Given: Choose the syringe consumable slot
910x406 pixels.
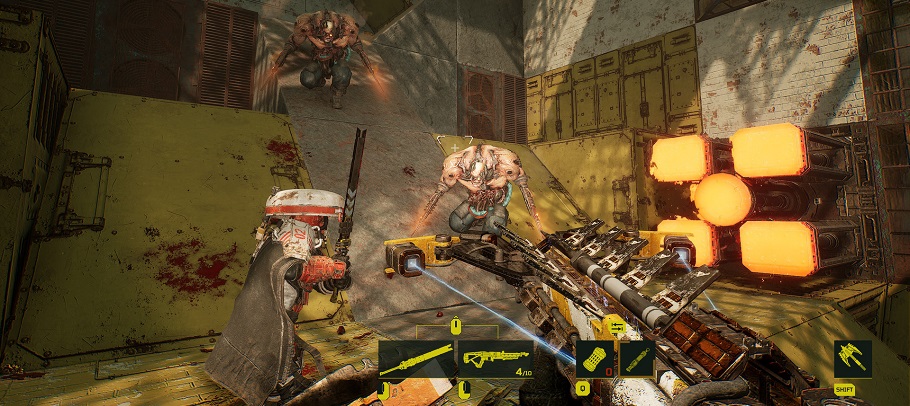Looking at the screenshot, I should [637, 358].
